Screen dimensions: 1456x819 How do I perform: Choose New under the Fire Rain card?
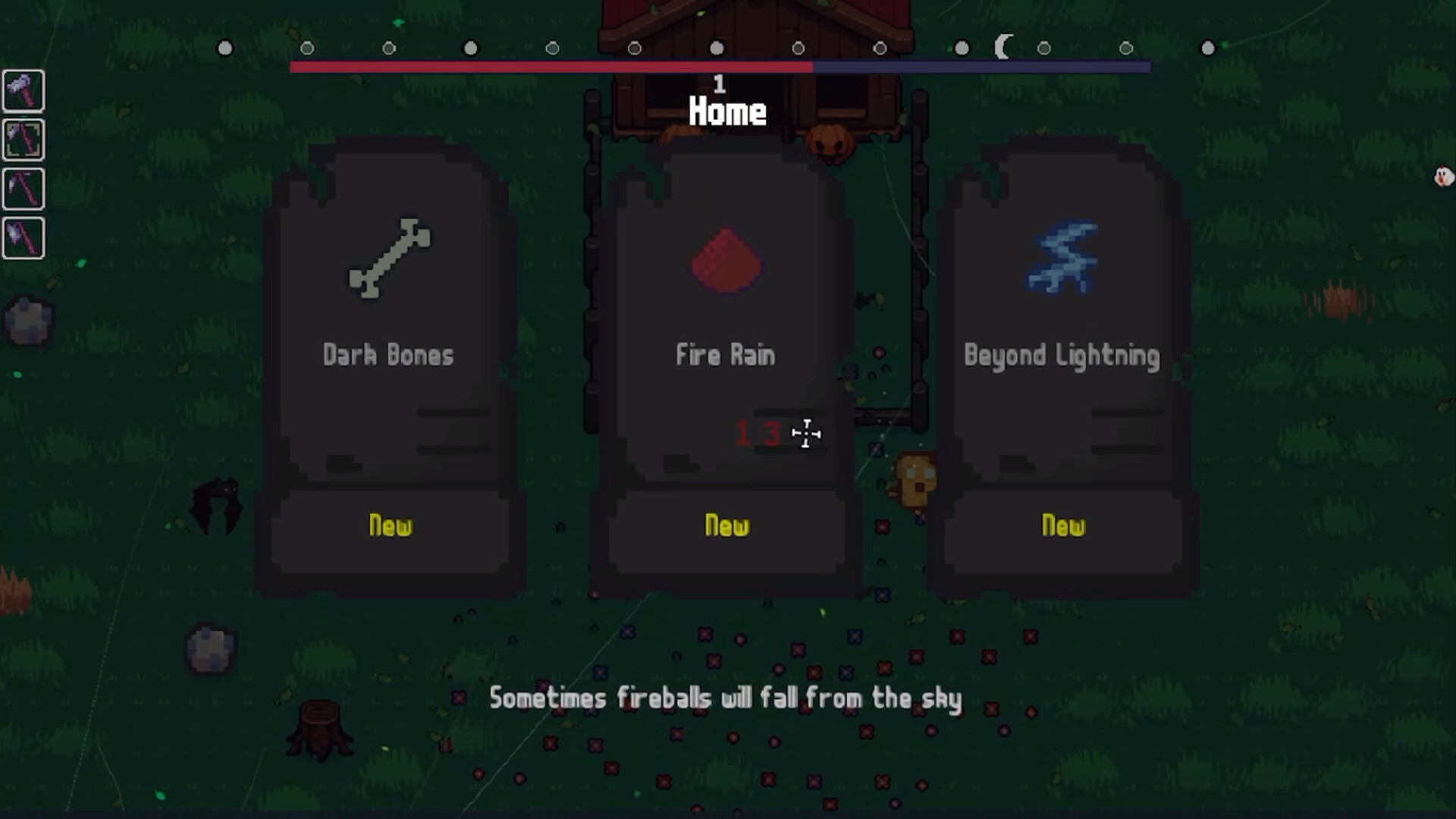tap(726, 526)
